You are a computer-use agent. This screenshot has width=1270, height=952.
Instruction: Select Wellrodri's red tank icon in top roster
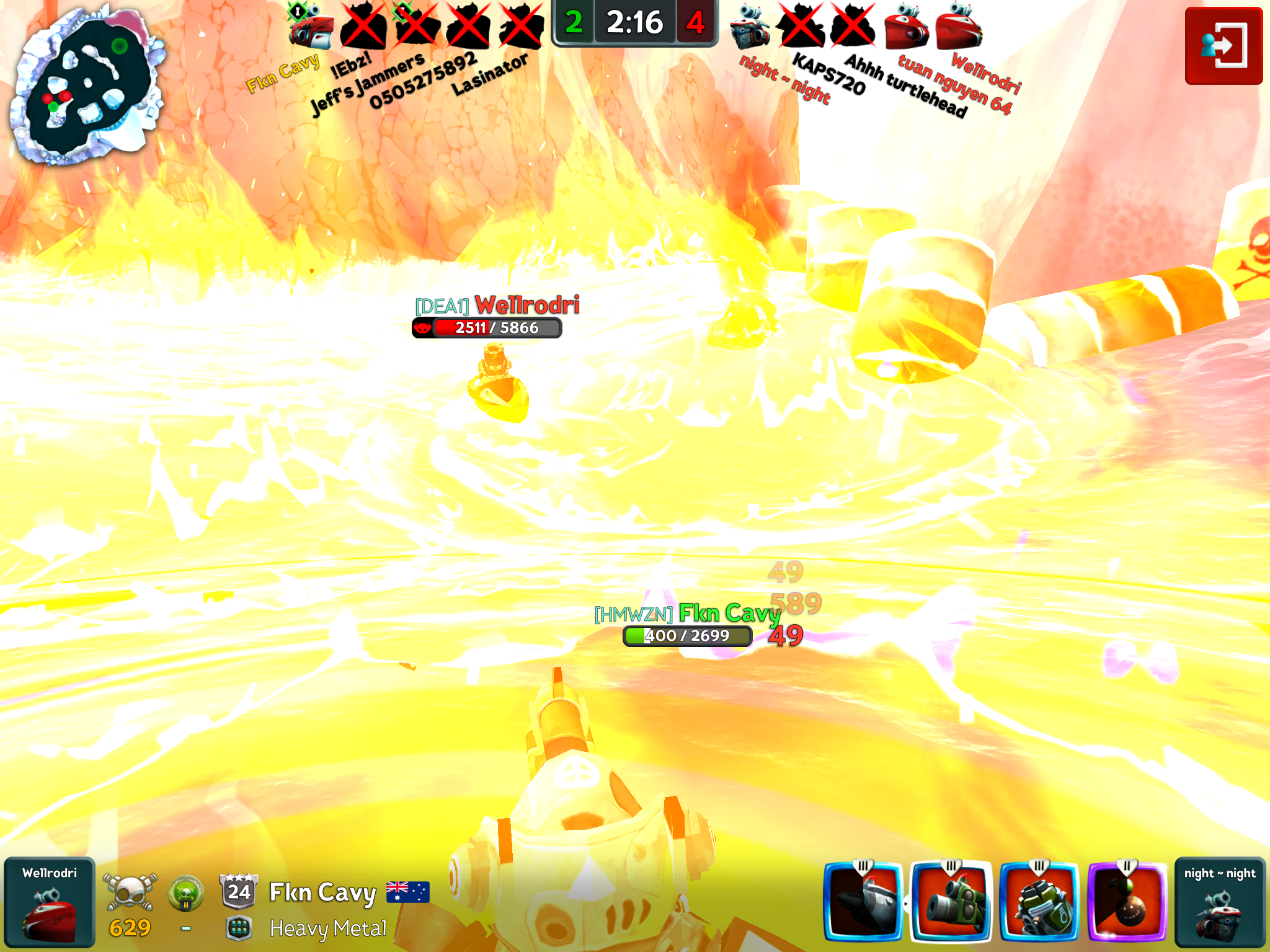pyautogui.click(x=959, y=27)
